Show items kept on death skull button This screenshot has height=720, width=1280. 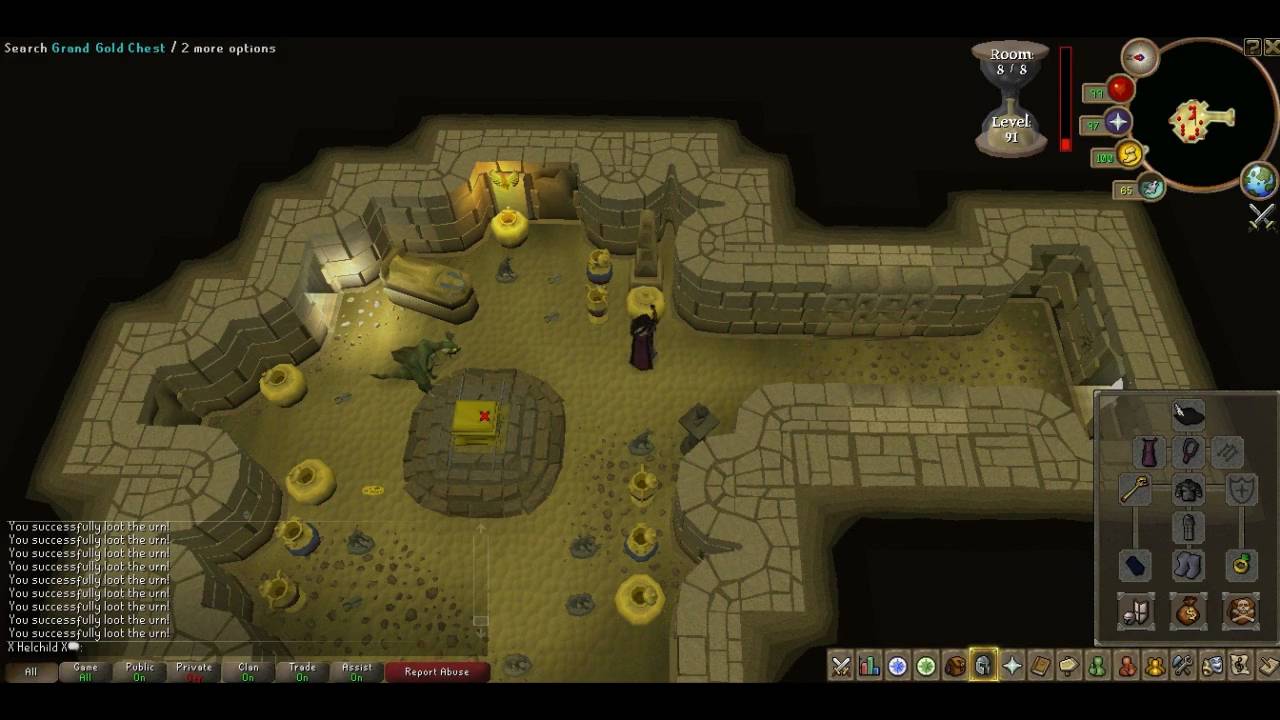[x=1241, y=611]
